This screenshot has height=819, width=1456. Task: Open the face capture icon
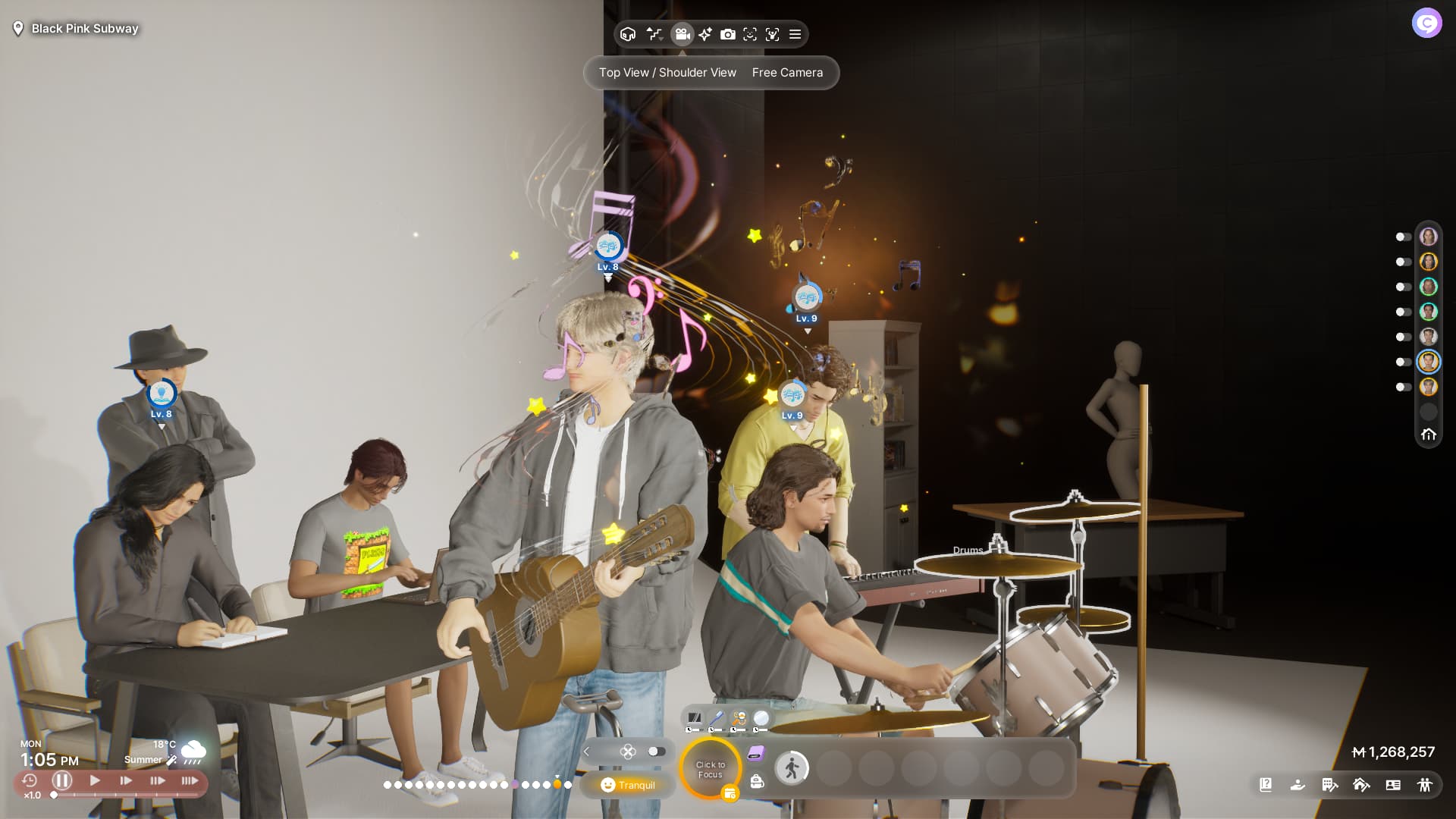tap(750, 34)
